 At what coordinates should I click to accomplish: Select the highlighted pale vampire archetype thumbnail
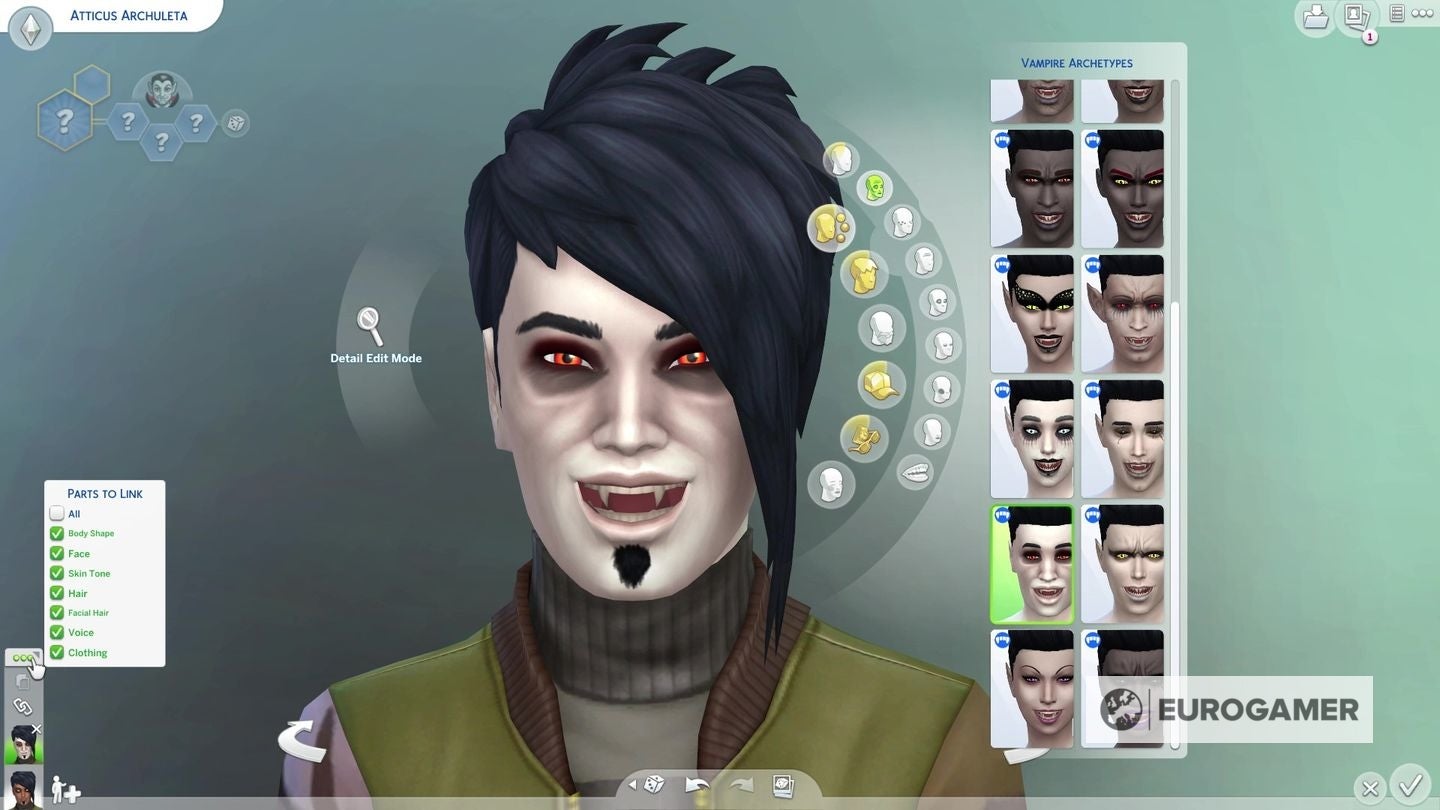coord(1031,562)
